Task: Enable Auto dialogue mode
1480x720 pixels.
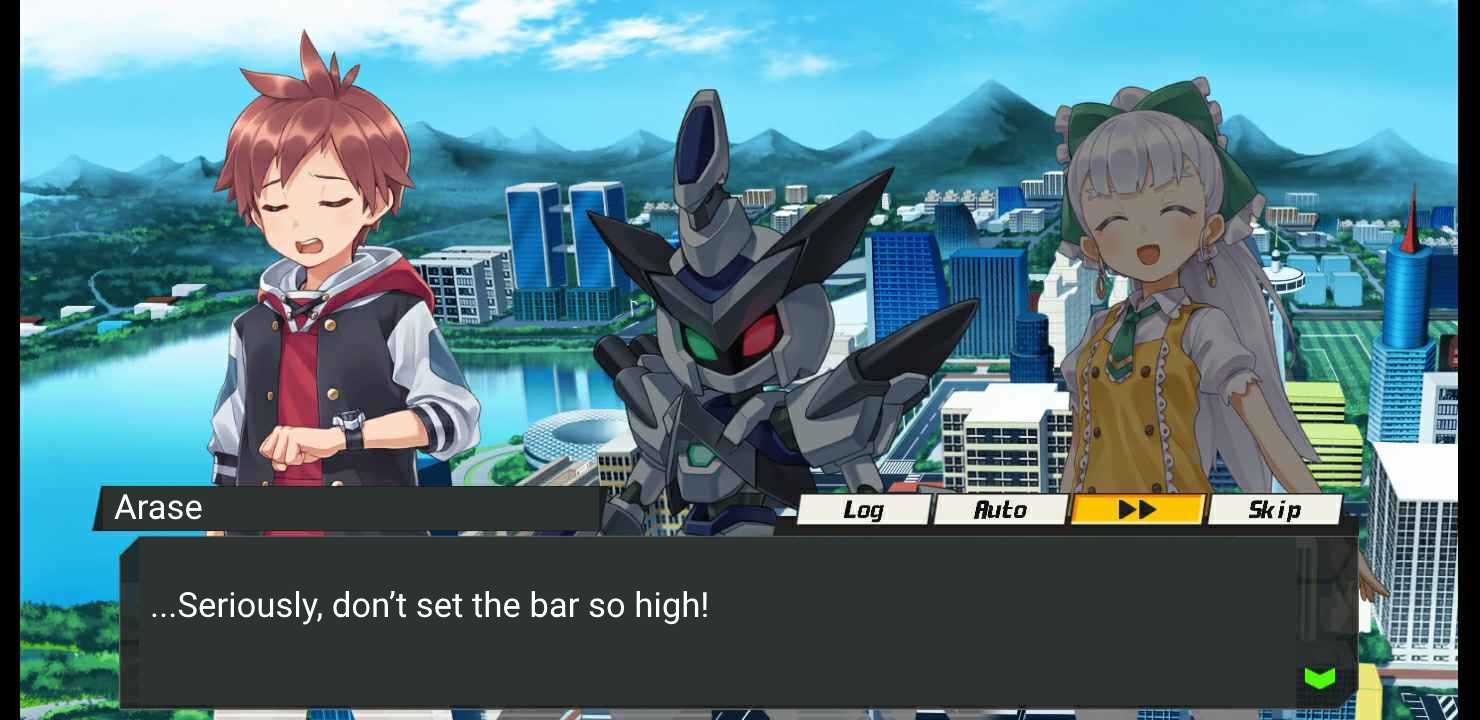Action: [x=1000, y=510]
